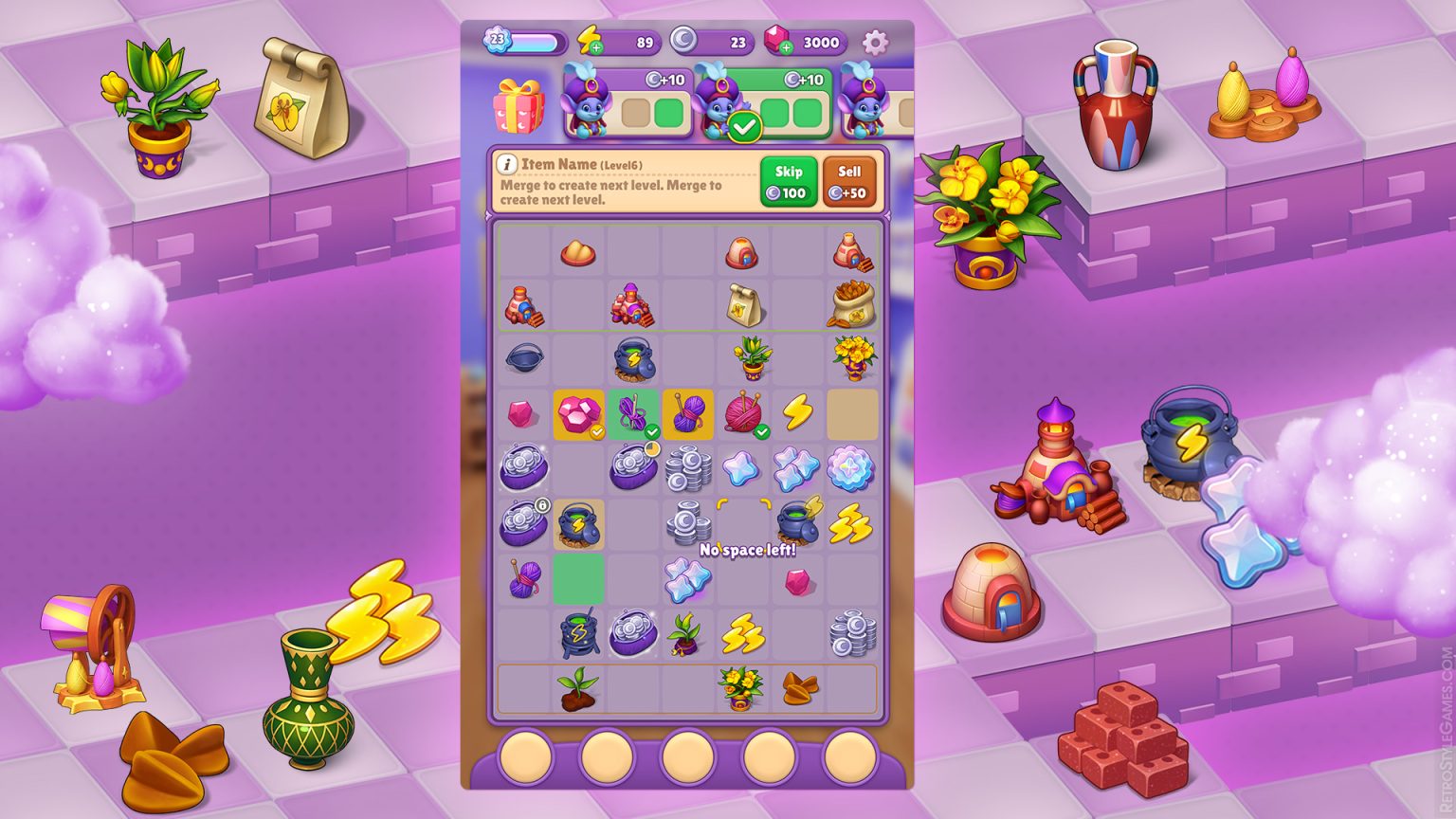Select the open sack of seeds
Image resolution: width=1456 pixels, height=819 pixels.
point(851,304)
